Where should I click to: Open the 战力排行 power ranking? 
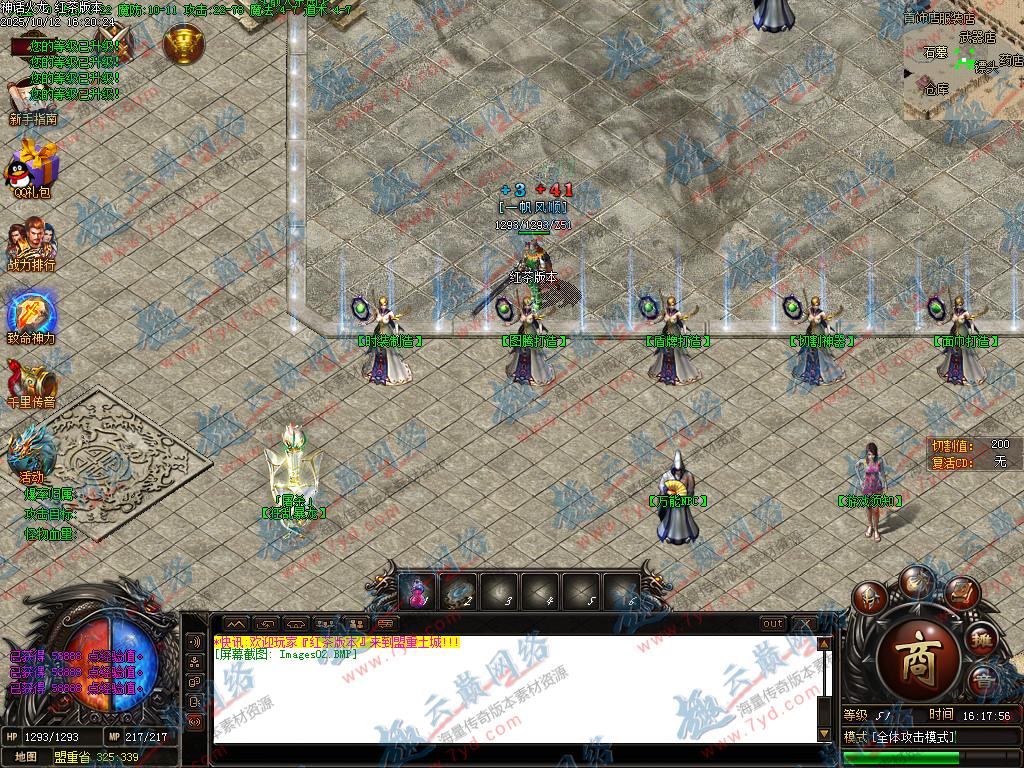pos(32,243)
